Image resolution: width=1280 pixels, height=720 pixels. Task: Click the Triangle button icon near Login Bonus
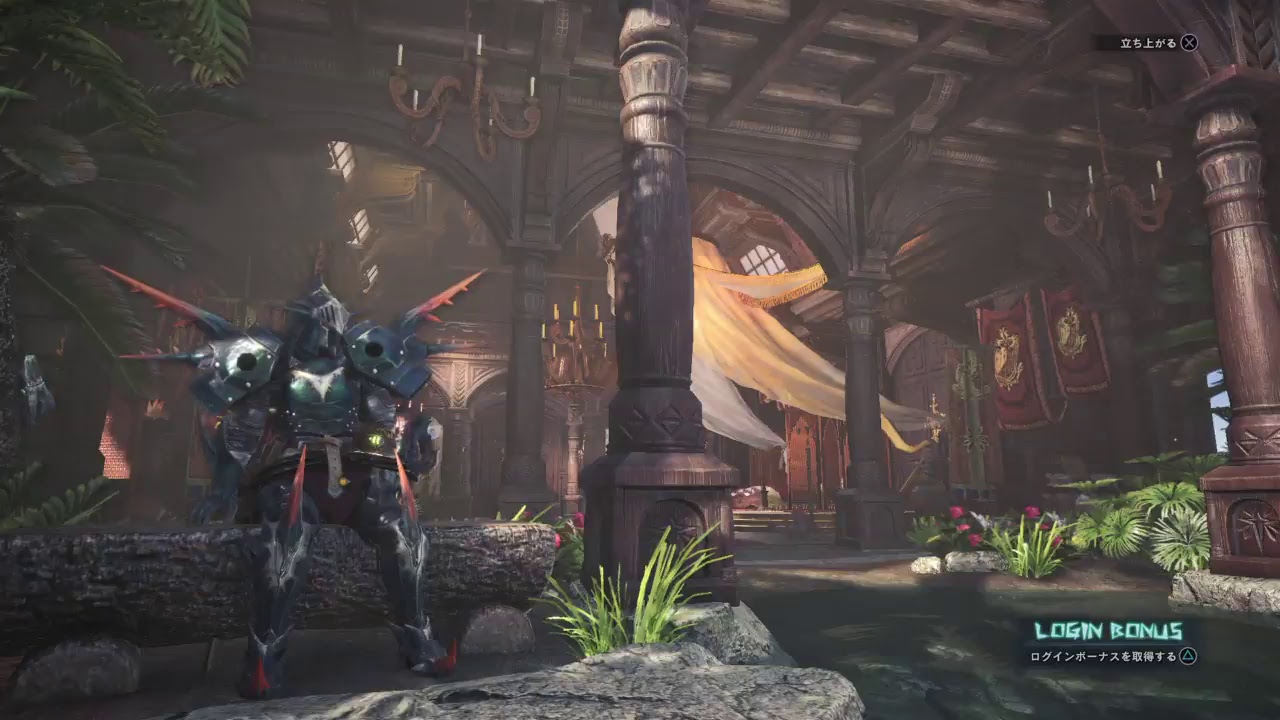click(x=1188, y=656)
